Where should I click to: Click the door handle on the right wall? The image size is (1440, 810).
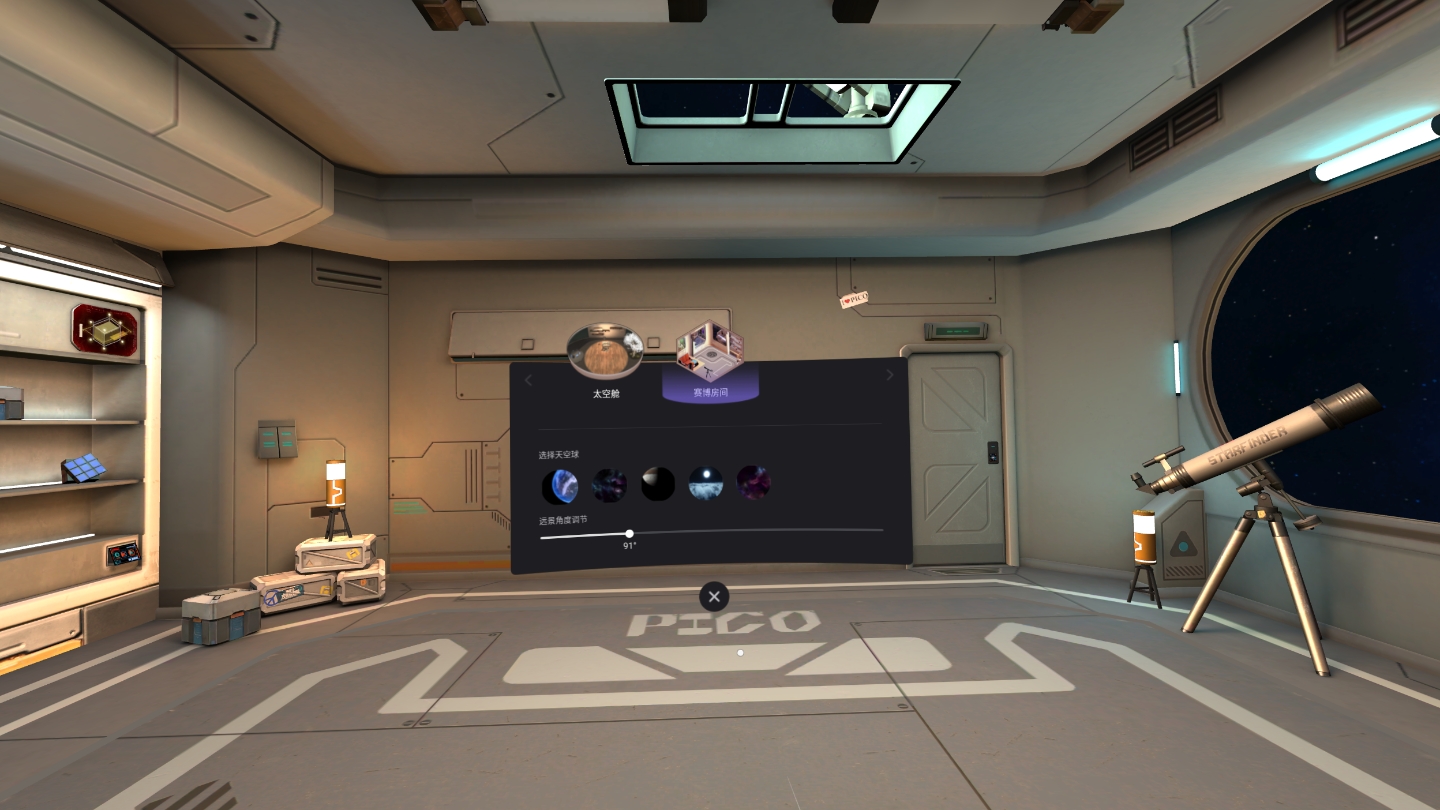tap(992, 452)
